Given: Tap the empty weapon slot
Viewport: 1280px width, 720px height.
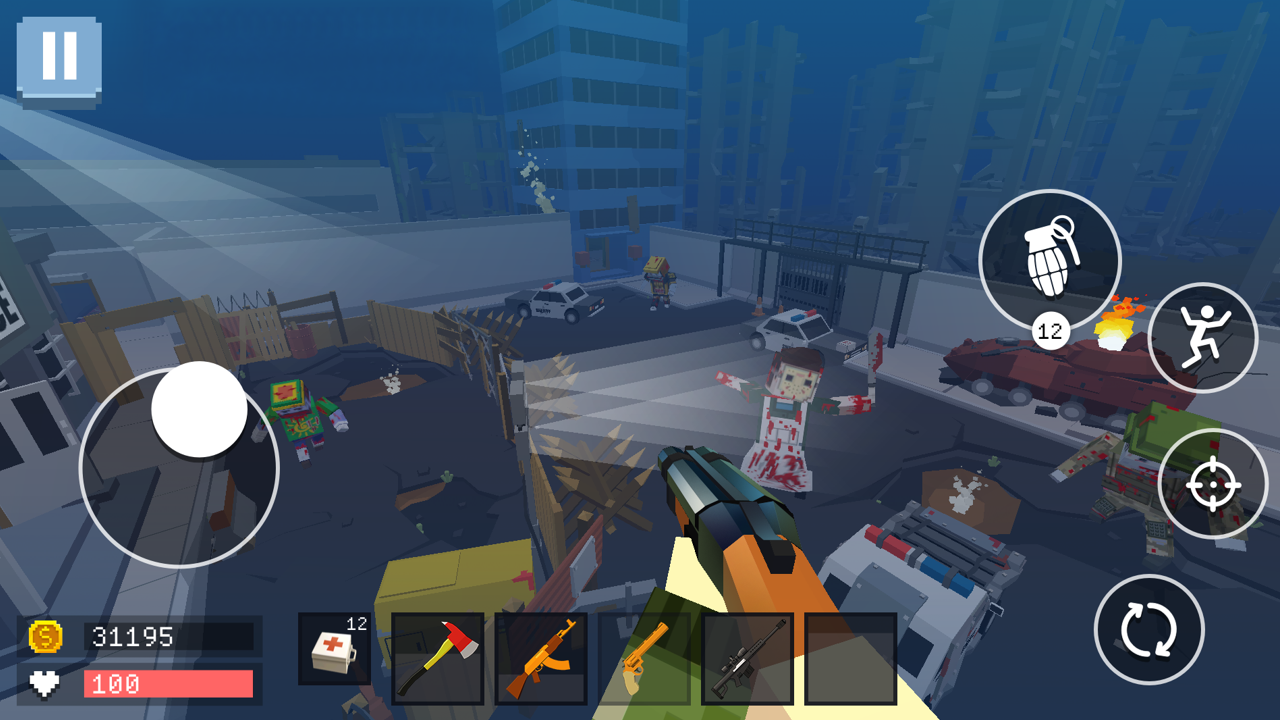Looking at the screenshot, I should click(848, 657).
